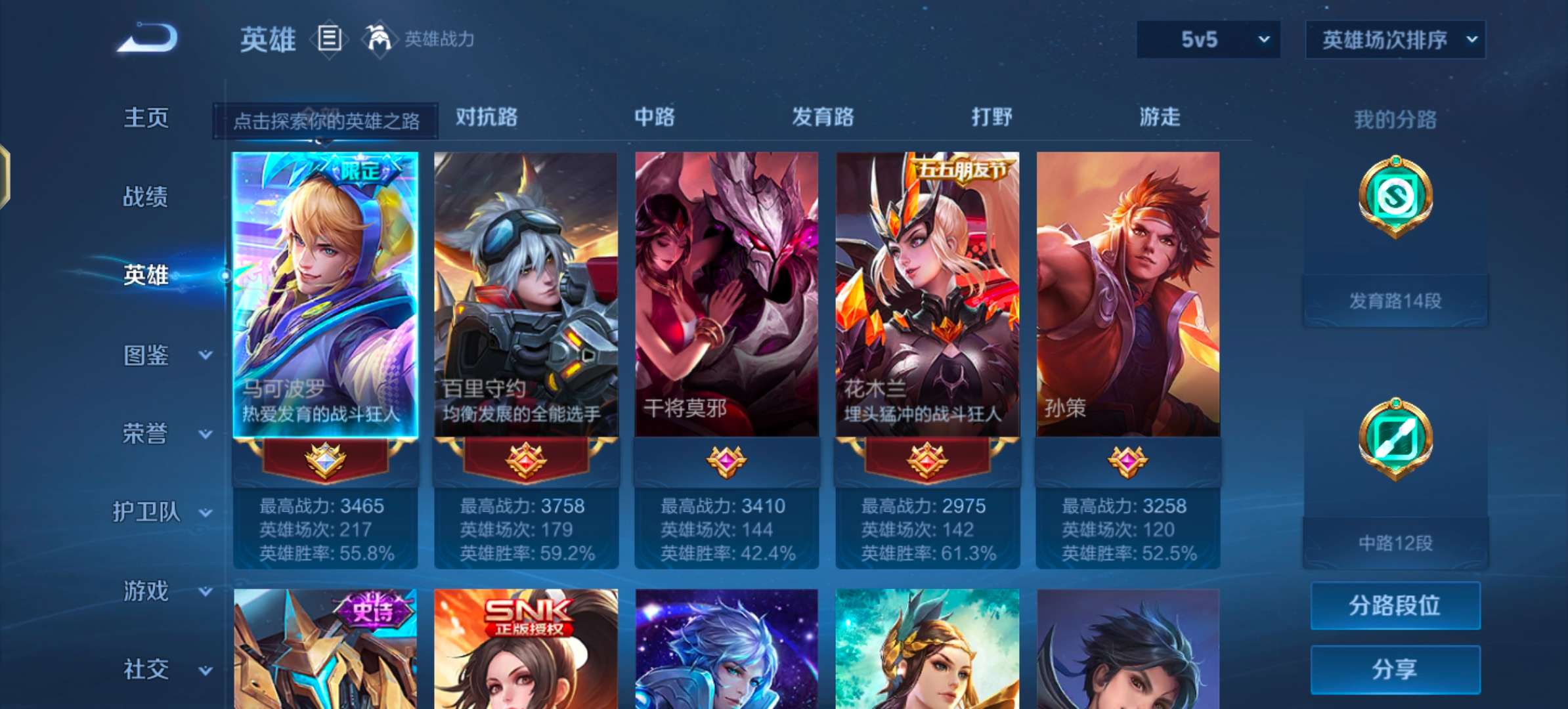
Task: Open the 战绩 sidebar menu item
Action: click(x=145, y=198)
